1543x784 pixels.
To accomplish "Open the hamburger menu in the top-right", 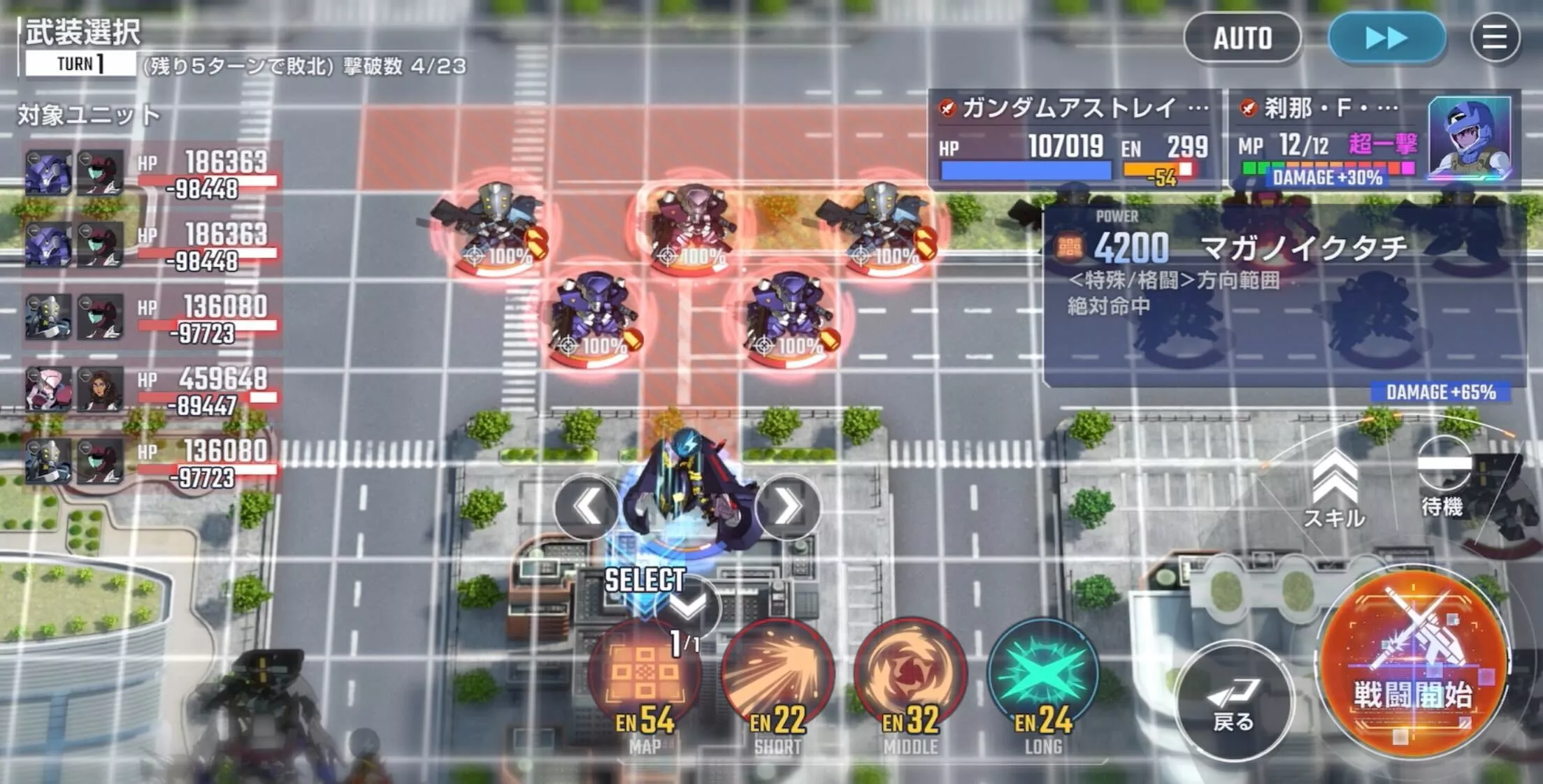I will click(1495, 38).
